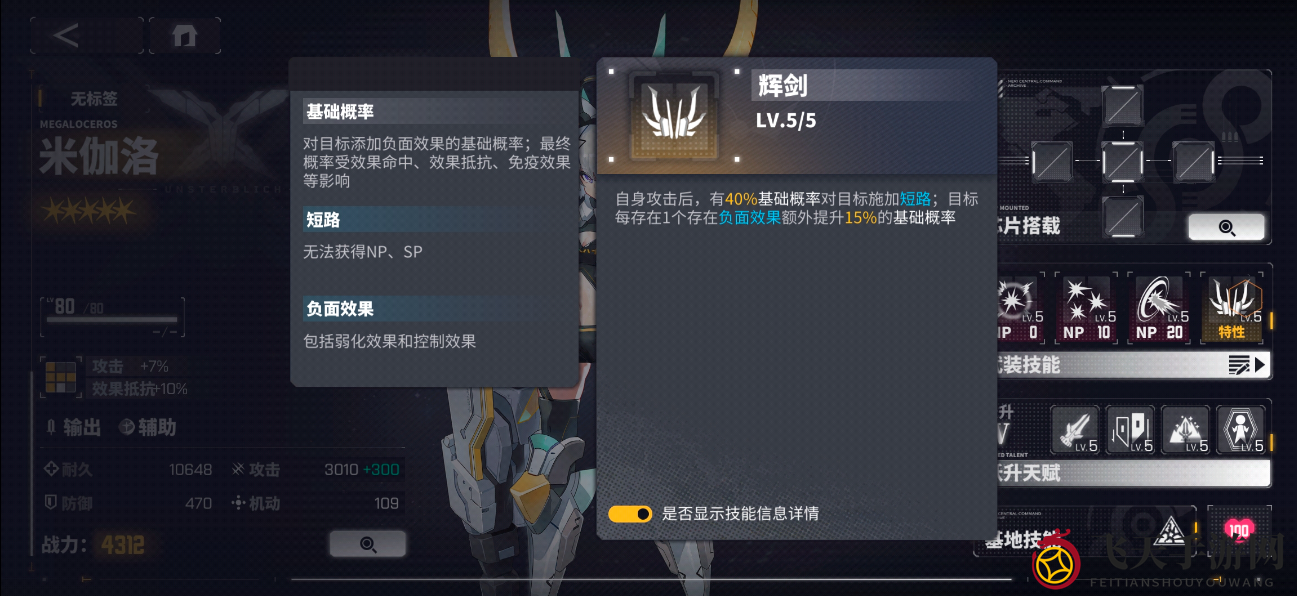Select the triple-triangle talent icon

coord(1184,430)
